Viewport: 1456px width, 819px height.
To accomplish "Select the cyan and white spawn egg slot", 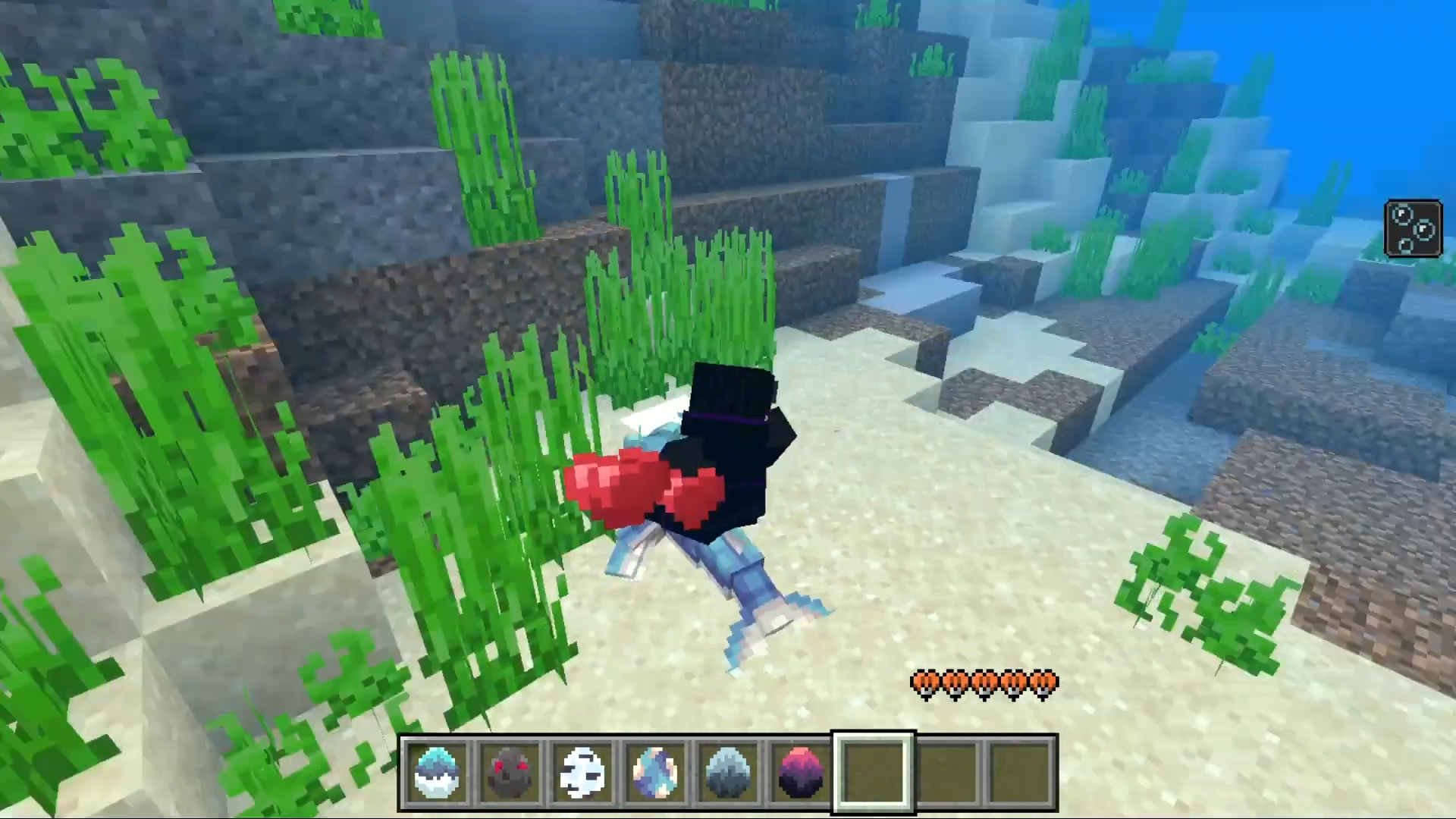I will pyautogui.click(x=438, y=772).
